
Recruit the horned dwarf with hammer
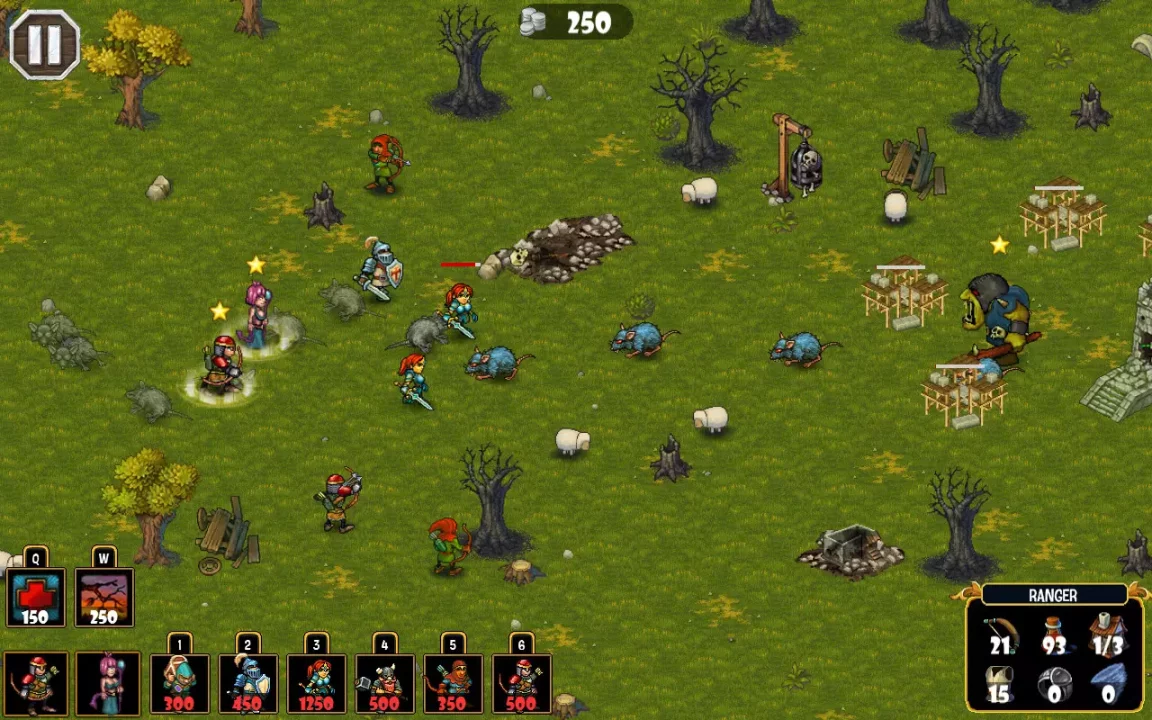[x=385, y=684]
